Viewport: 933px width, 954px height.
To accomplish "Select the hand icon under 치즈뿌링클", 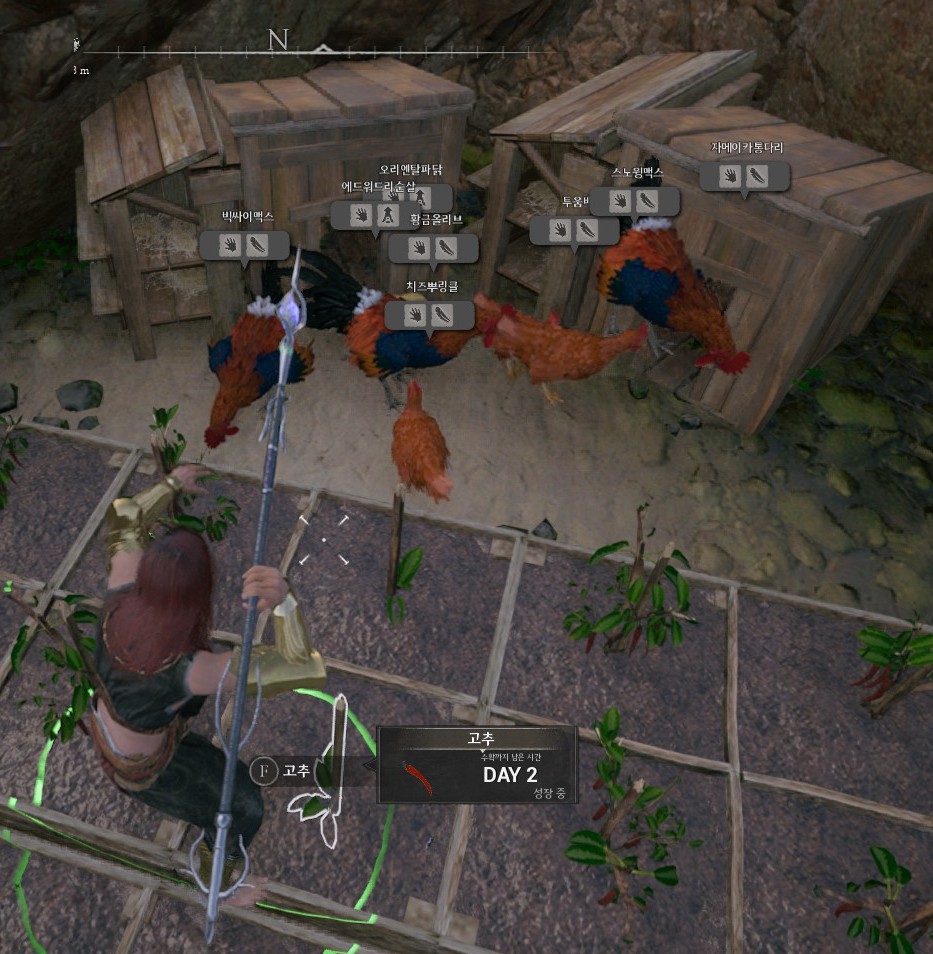I will coord(416,315).
